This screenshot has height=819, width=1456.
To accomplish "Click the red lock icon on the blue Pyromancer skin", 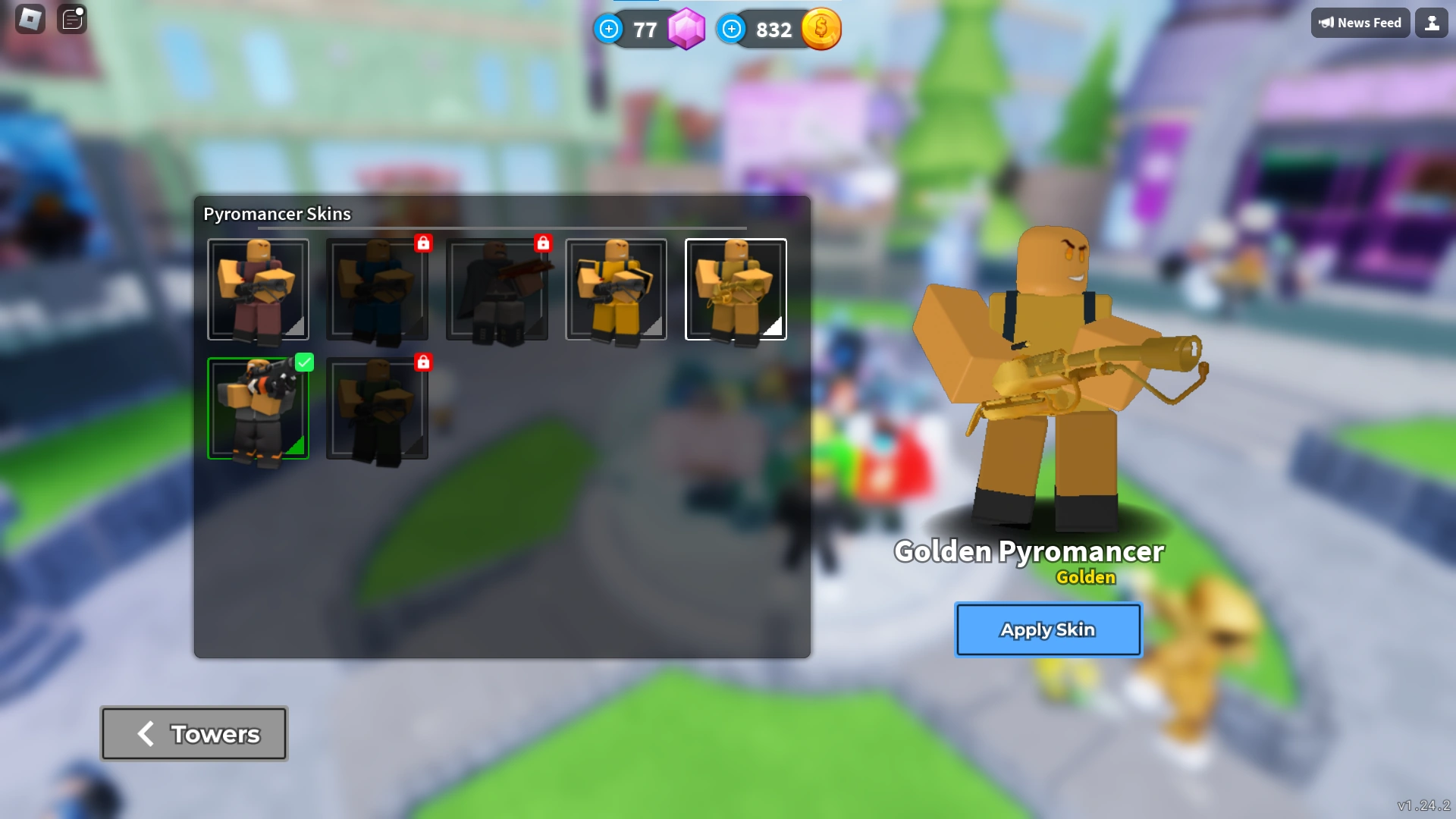I will click(423, 243).
